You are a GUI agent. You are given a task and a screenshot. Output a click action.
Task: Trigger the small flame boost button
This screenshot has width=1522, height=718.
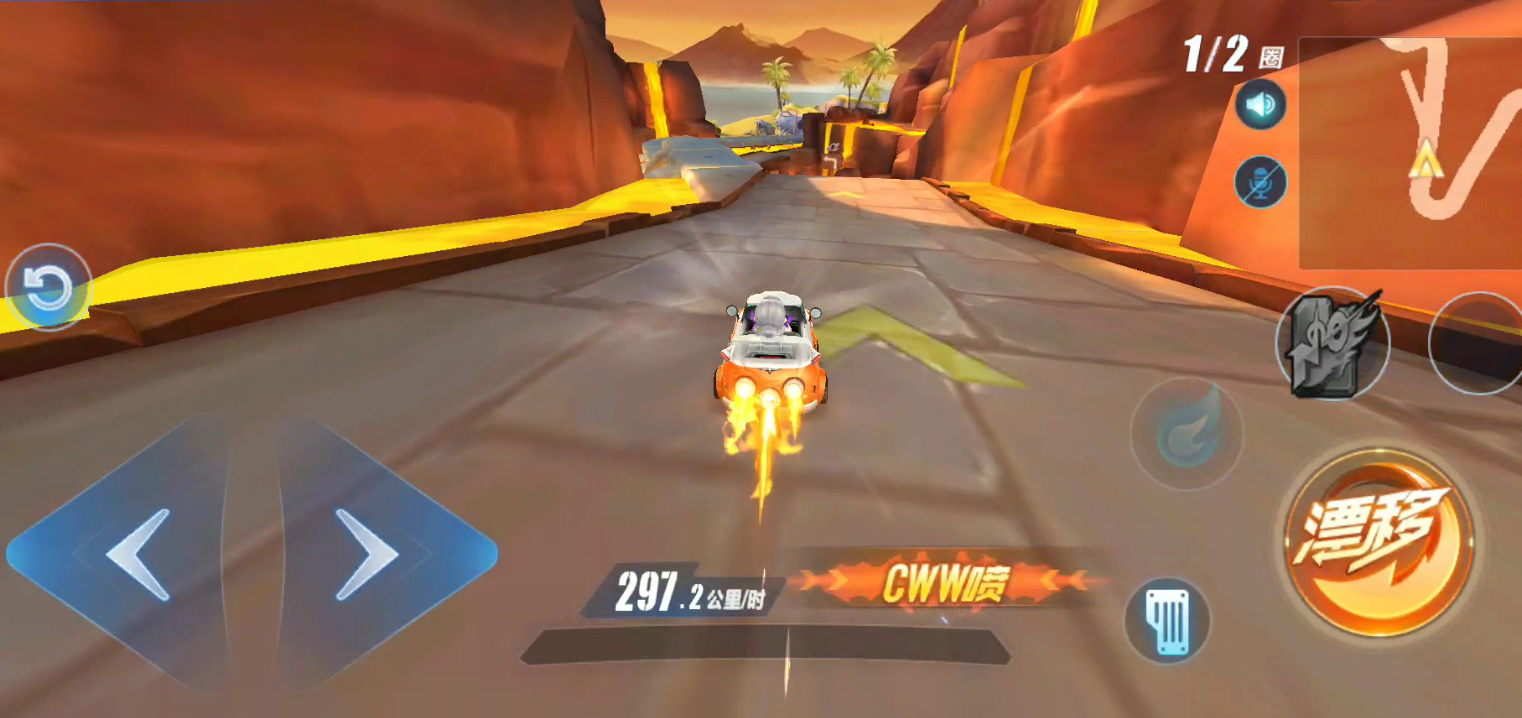(x=1187, y=433)
